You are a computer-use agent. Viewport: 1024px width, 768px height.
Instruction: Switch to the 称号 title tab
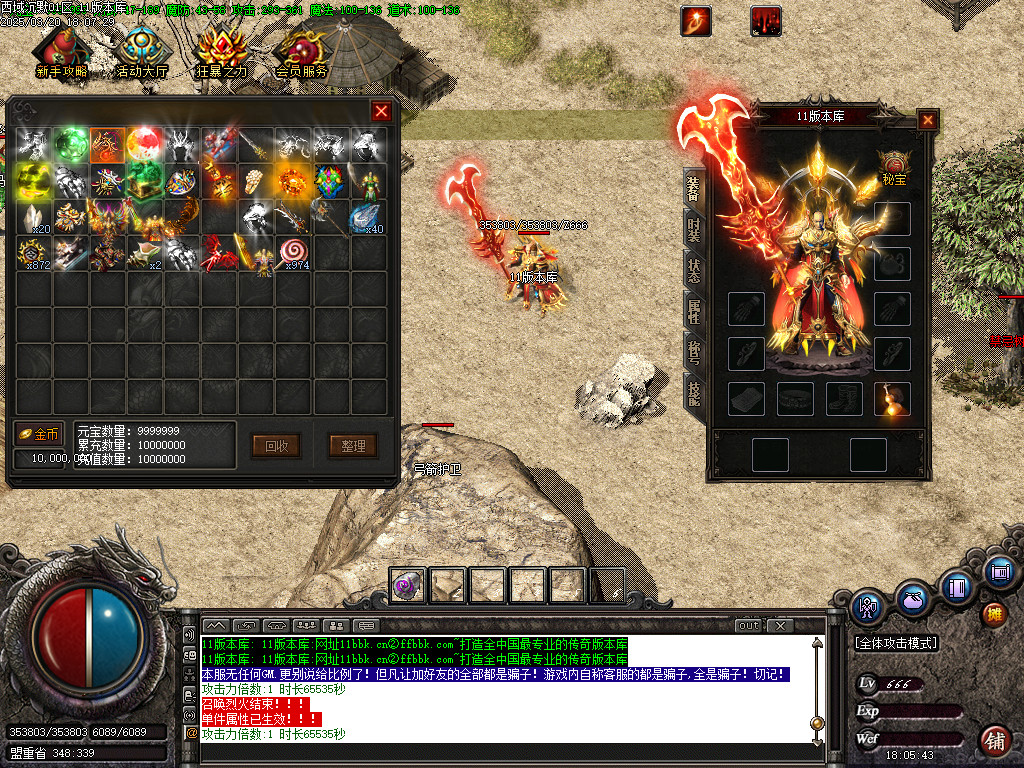click(693, 352)
